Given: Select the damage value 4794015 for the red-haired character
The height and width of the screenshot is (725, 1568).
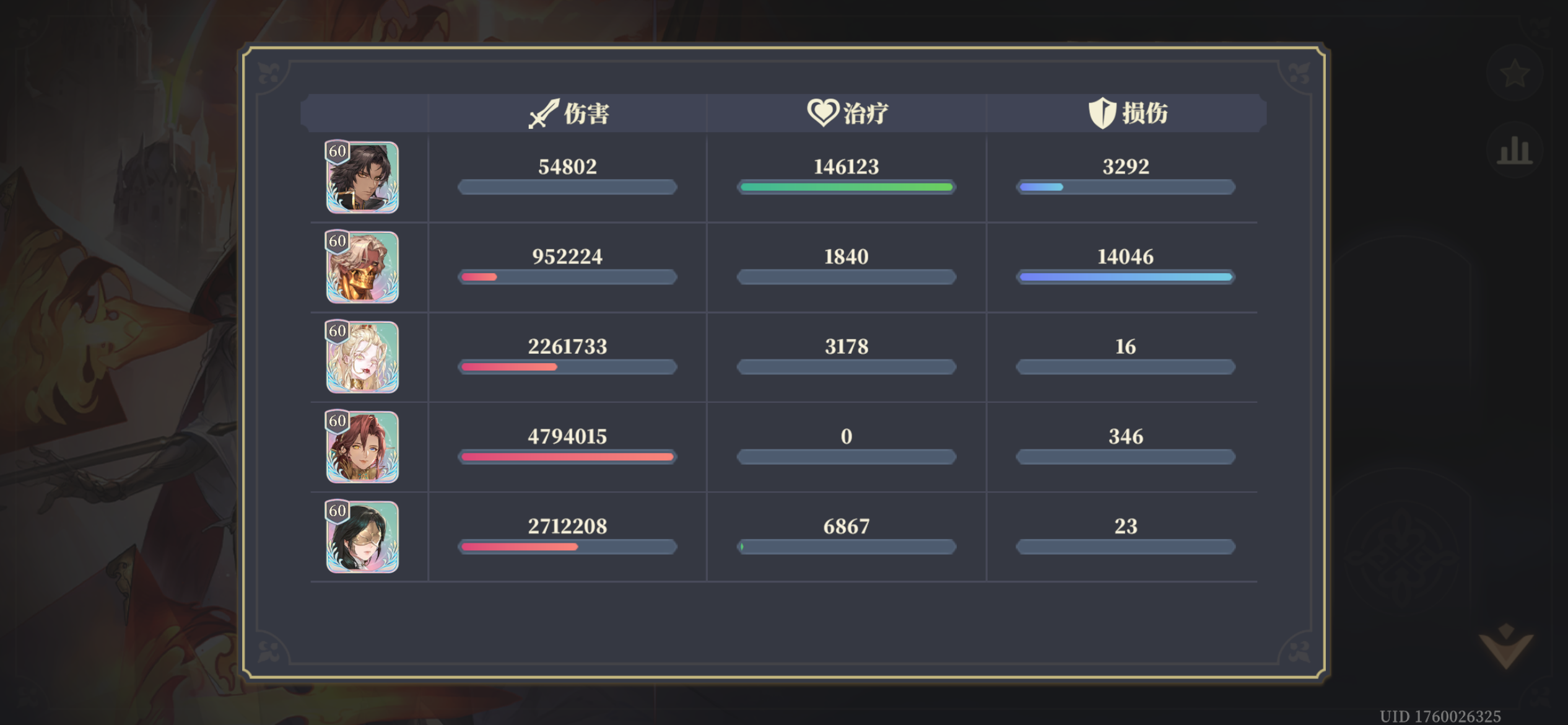Looking at the screenshot, I should [567, 436].
